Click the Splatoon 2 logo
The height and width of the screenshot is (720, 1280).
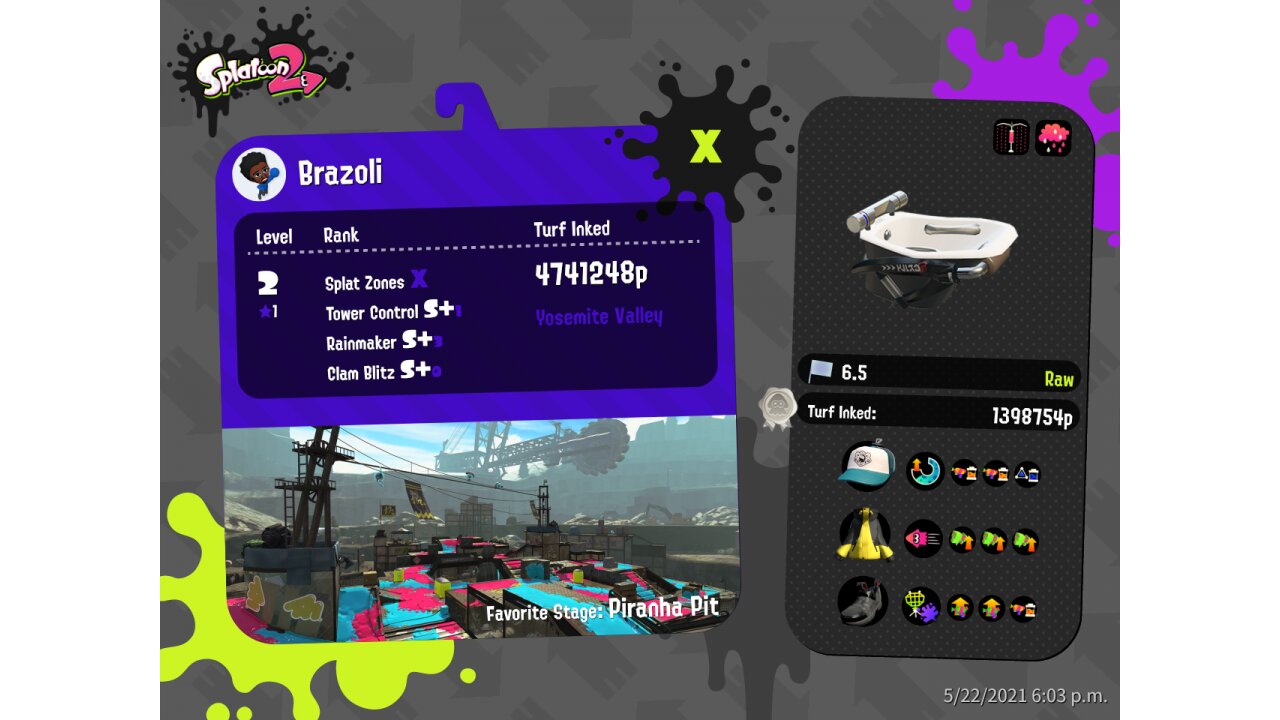[x=261, y=75]
